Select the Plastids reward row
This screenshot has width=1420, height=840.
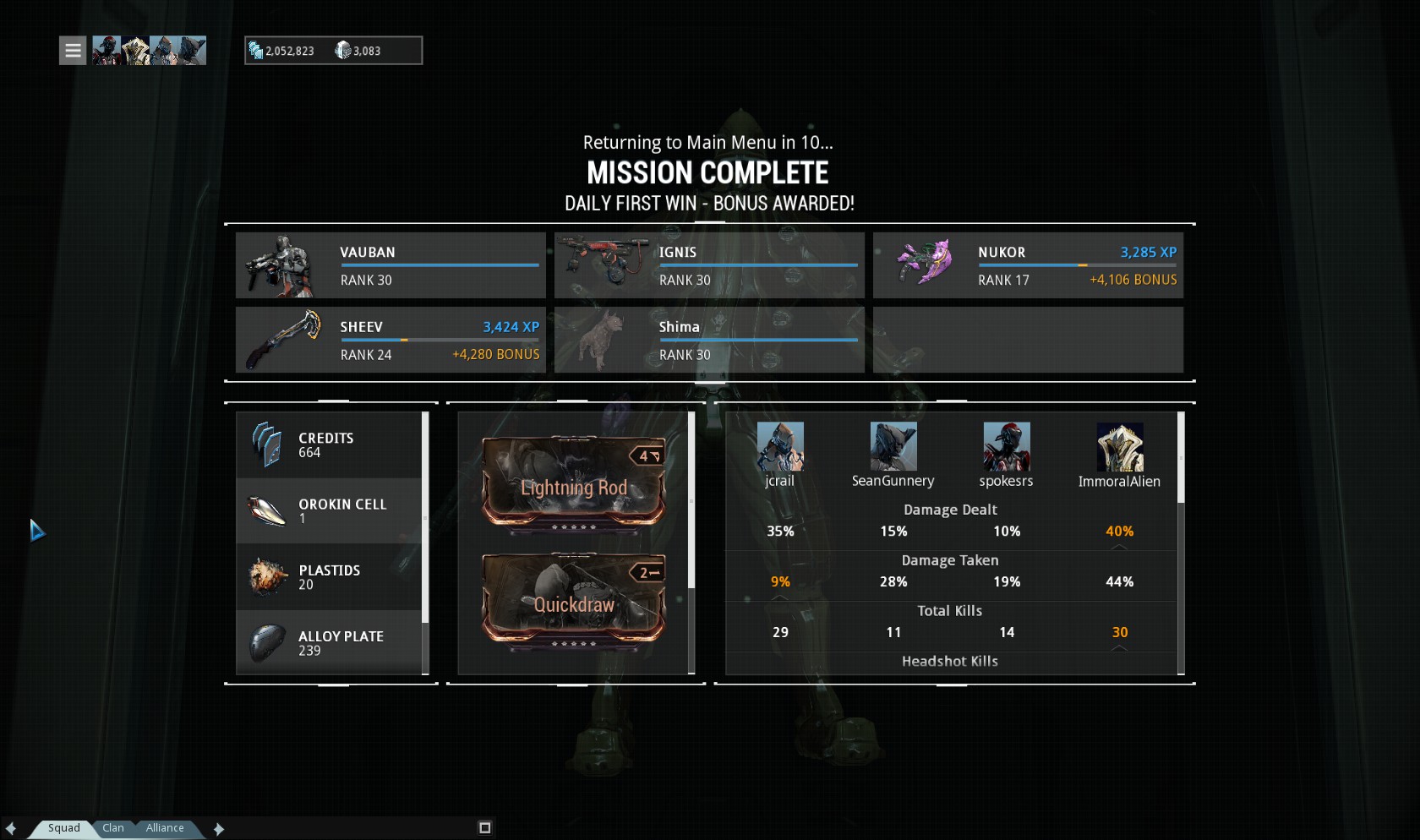click(x=330, y=576)
